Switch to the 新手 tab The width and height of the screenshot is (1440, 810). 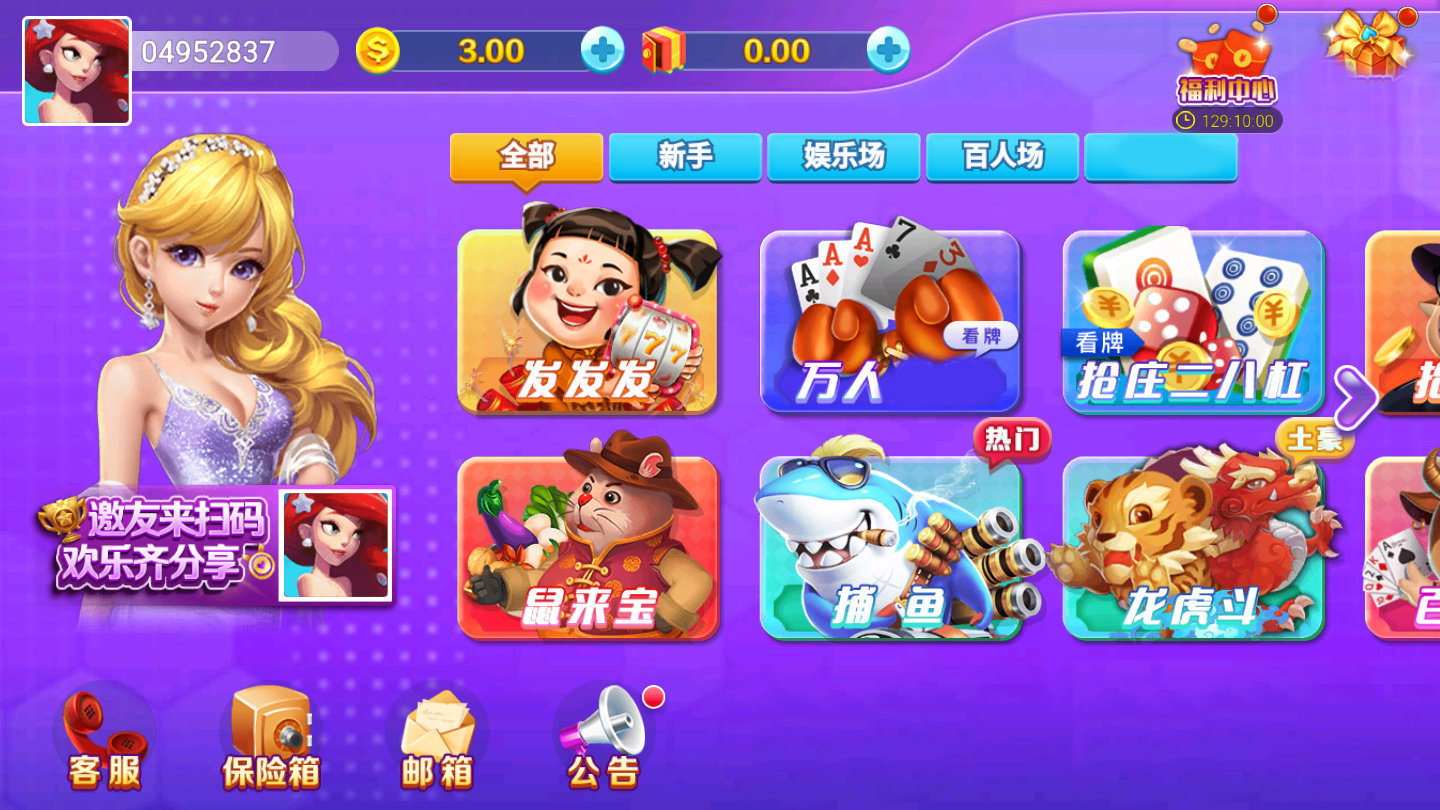click(686, 155)
